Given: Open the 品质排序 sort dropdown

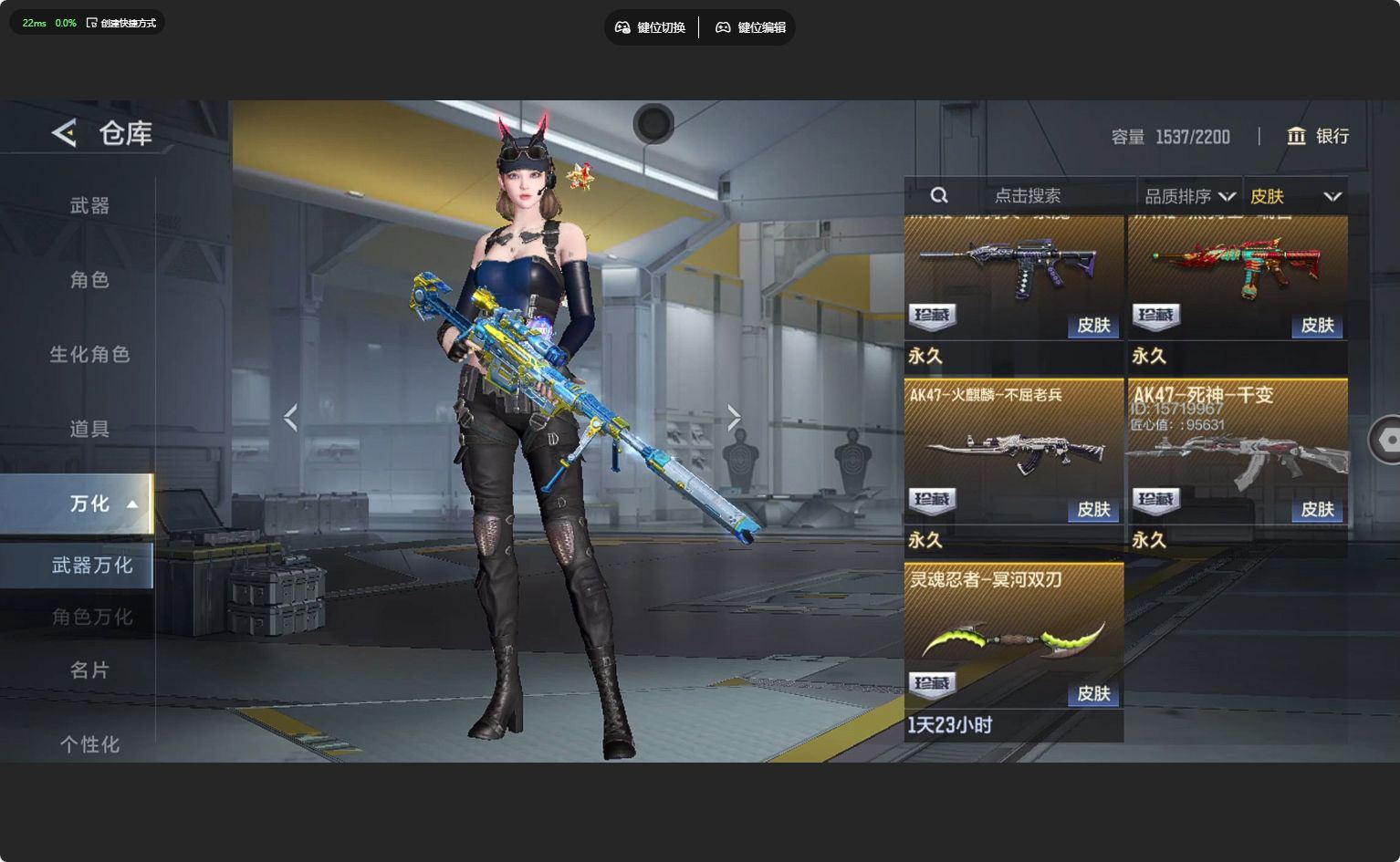Looking at the screenshot, I should point(1189,196).
